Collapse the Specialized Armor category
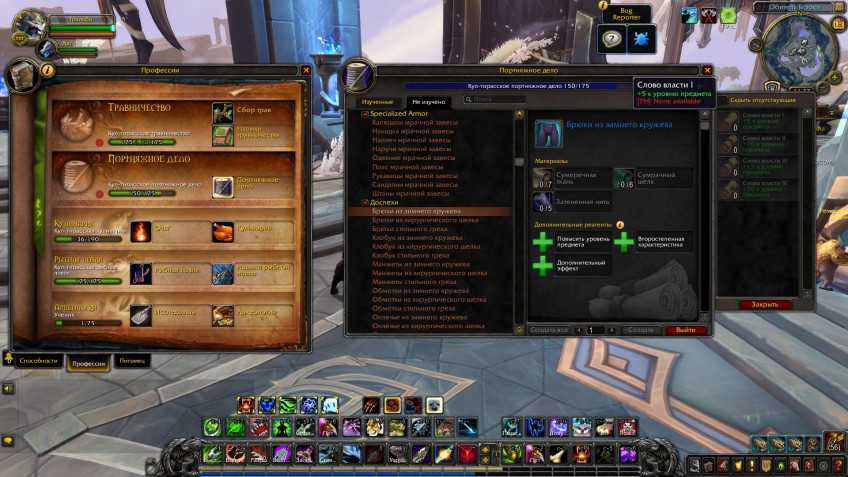 click(x=364, y=115)
